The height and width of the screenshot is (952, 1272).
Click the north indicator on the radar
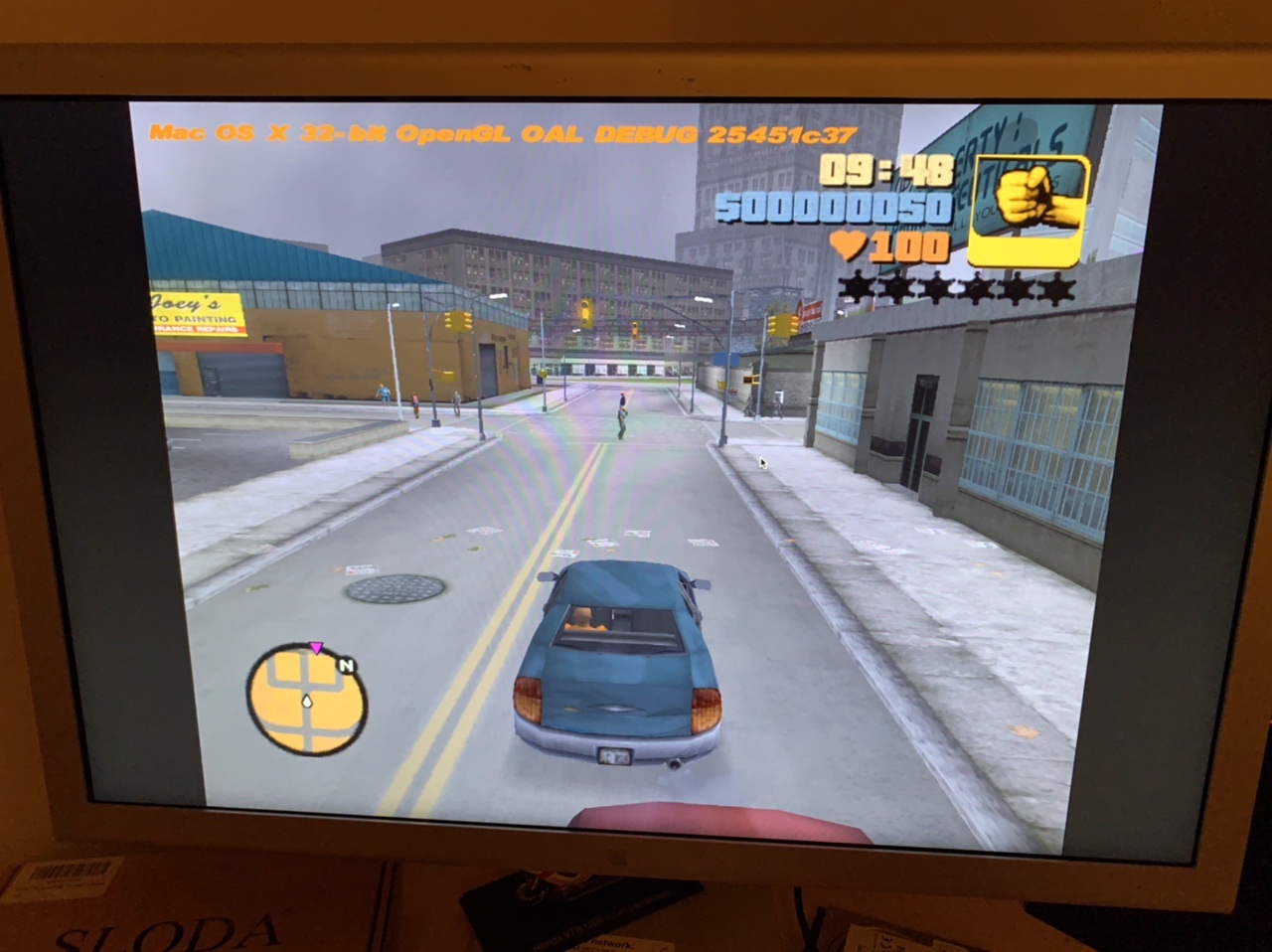click(347, 666)
